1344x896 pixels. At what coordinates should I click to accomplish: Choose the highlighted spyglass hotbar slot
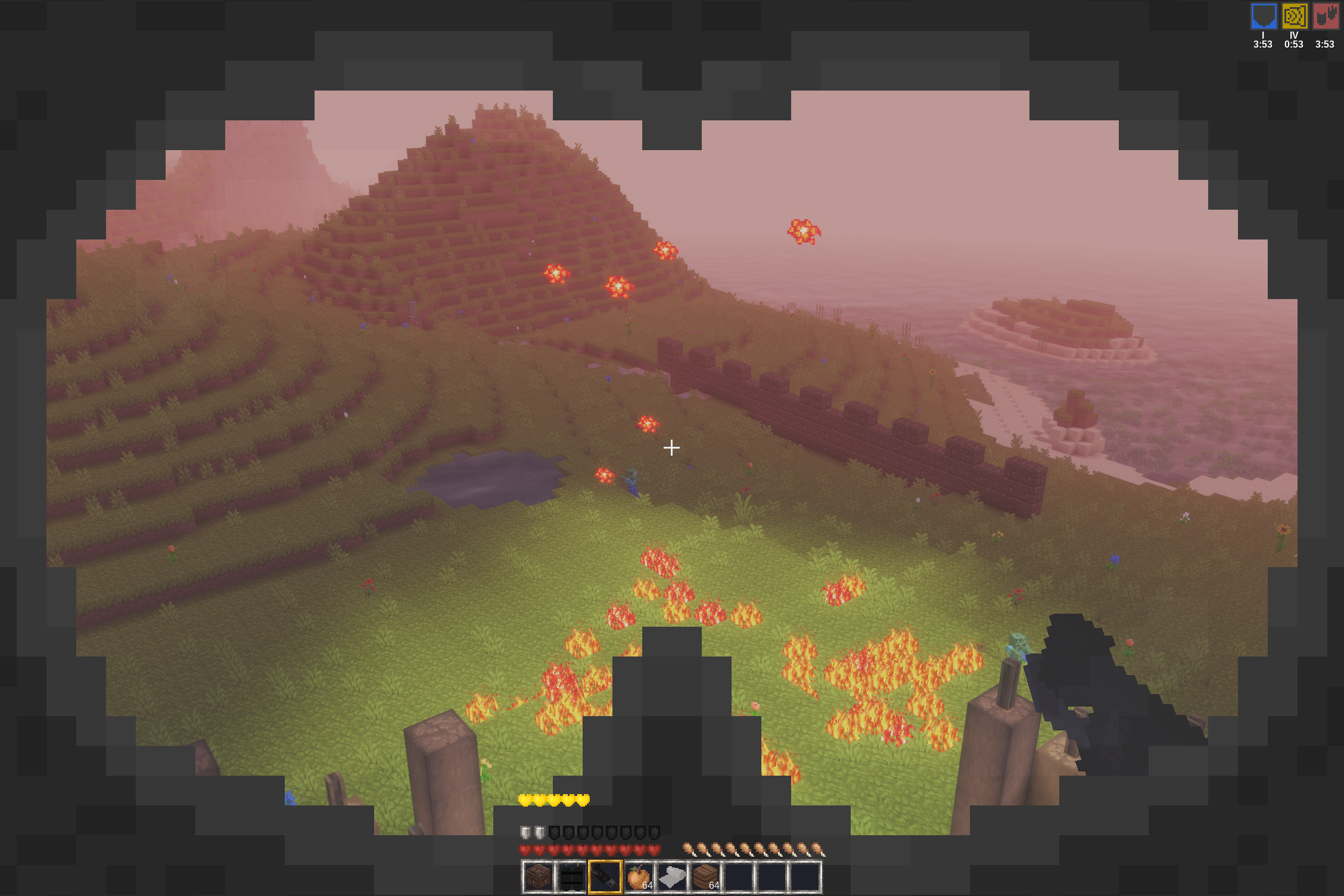pyautogui.click(x=605, y=877)
